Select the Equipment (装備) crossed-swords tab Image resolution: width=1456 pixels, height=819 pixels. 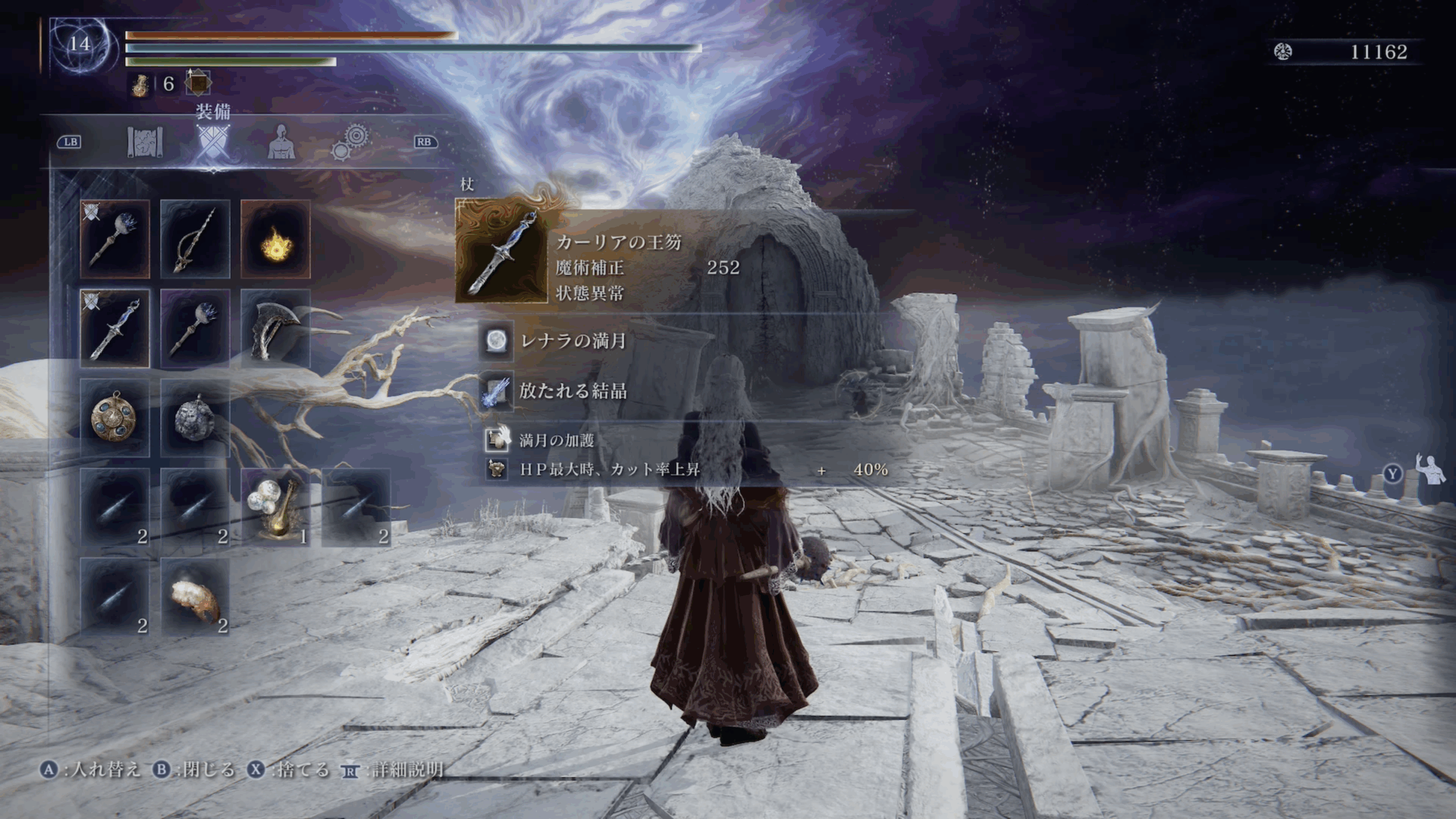213,142
